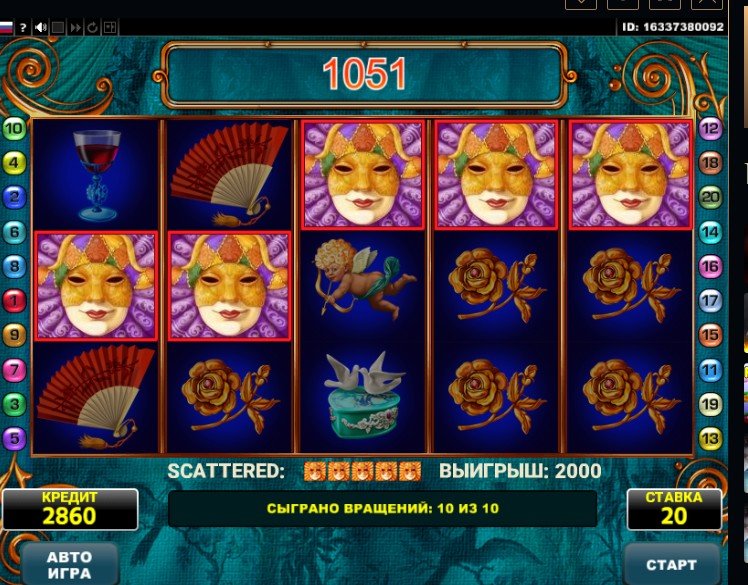
Task: Choose payline number 5 marker
Action: [x=14, y=438]
